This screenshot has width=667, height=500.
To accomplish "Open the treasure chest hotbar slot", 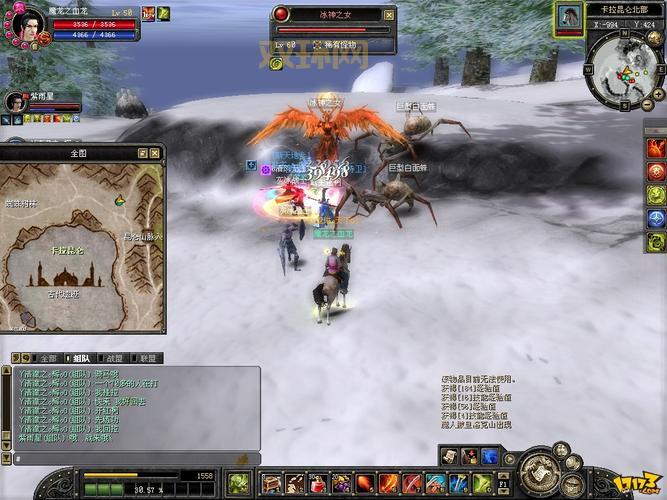I will [270, 483].
